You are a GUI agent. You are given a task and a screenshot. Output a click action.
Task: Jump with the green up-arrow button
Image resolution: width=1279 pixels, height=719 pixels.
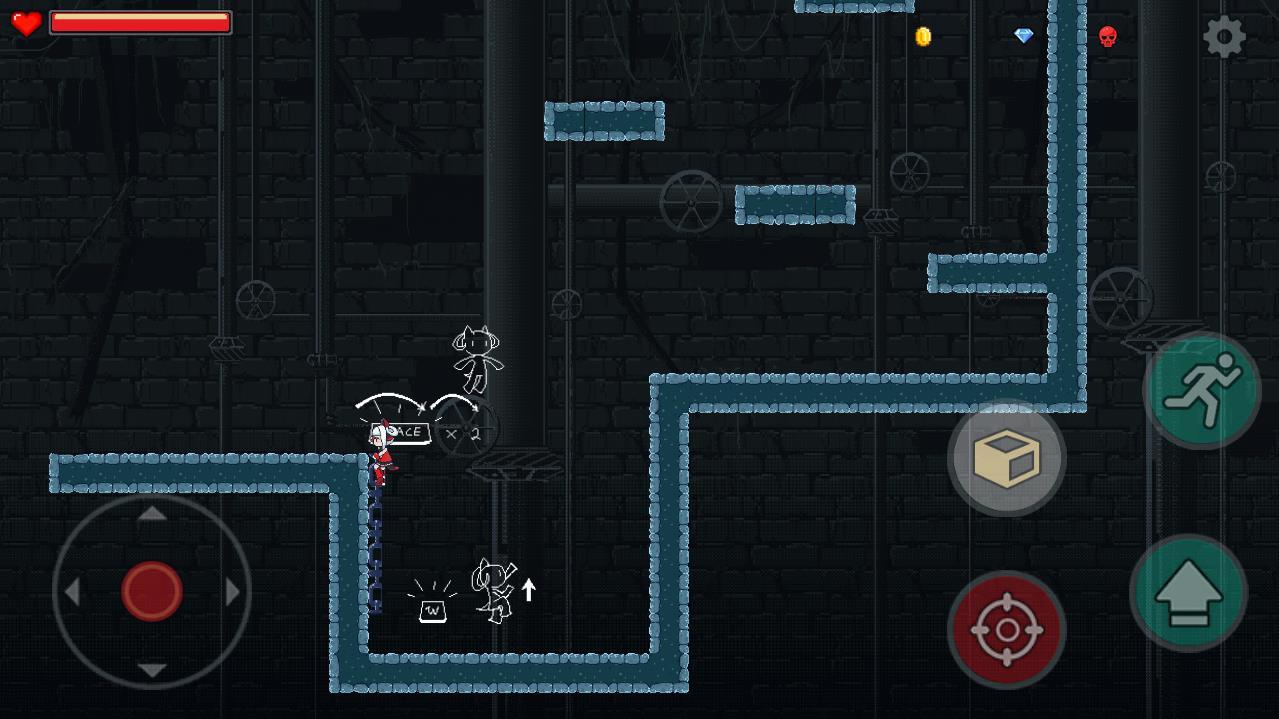1188,593
